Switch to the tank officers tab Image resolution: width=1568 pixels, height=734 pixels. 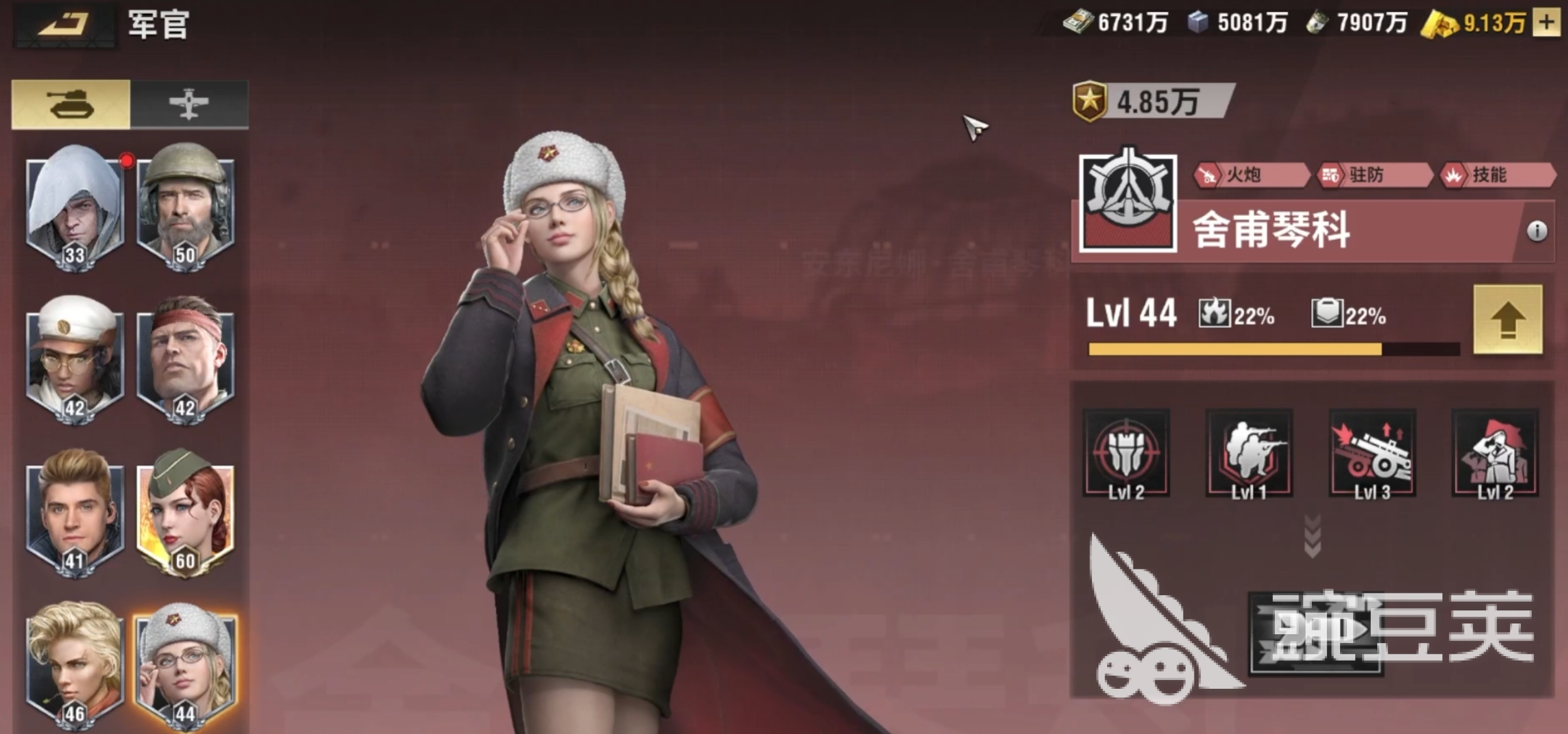click(71, 104)
